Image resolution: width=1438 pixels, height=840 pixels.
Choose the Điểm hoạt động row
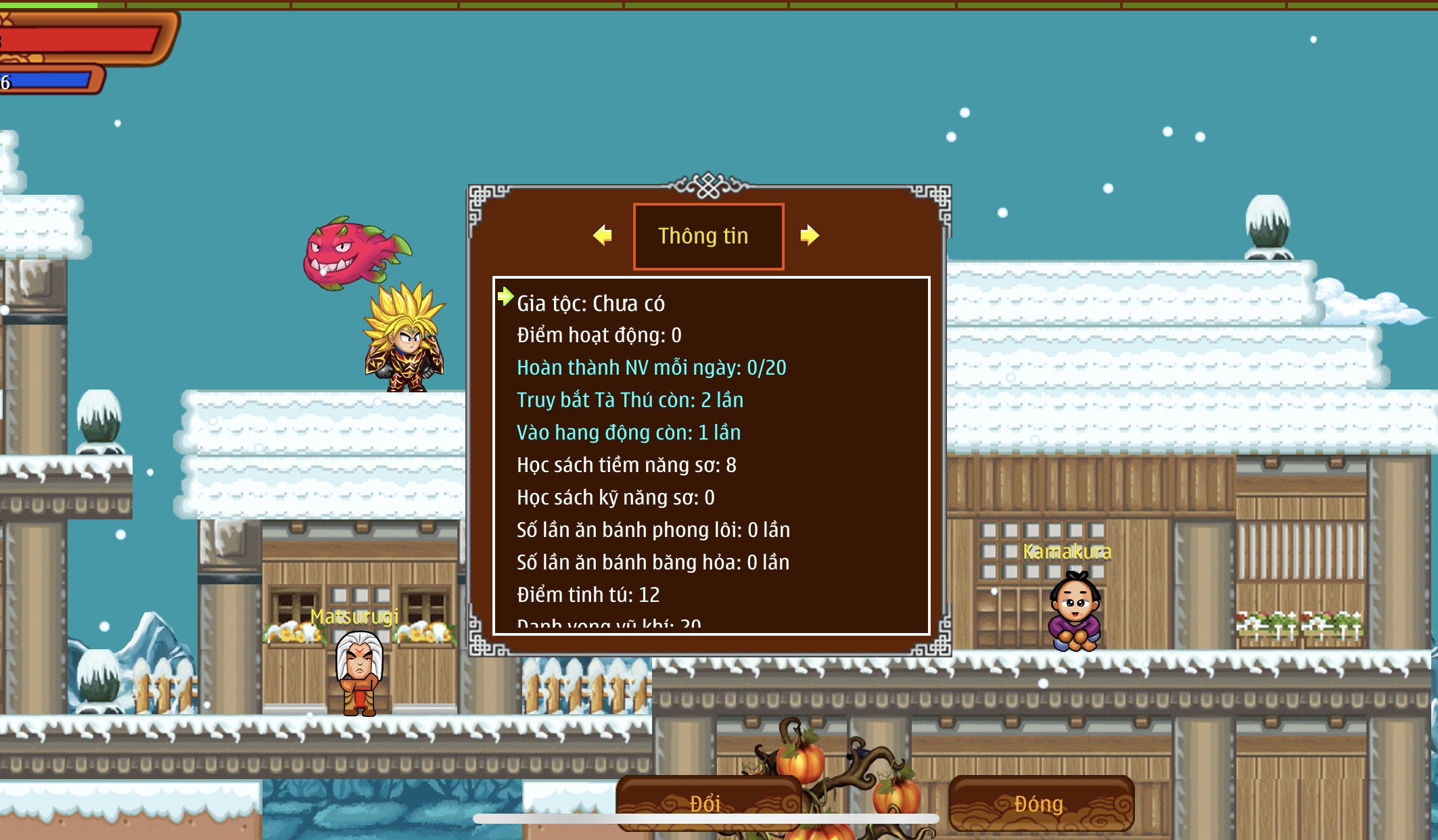(x=599, y=335)
